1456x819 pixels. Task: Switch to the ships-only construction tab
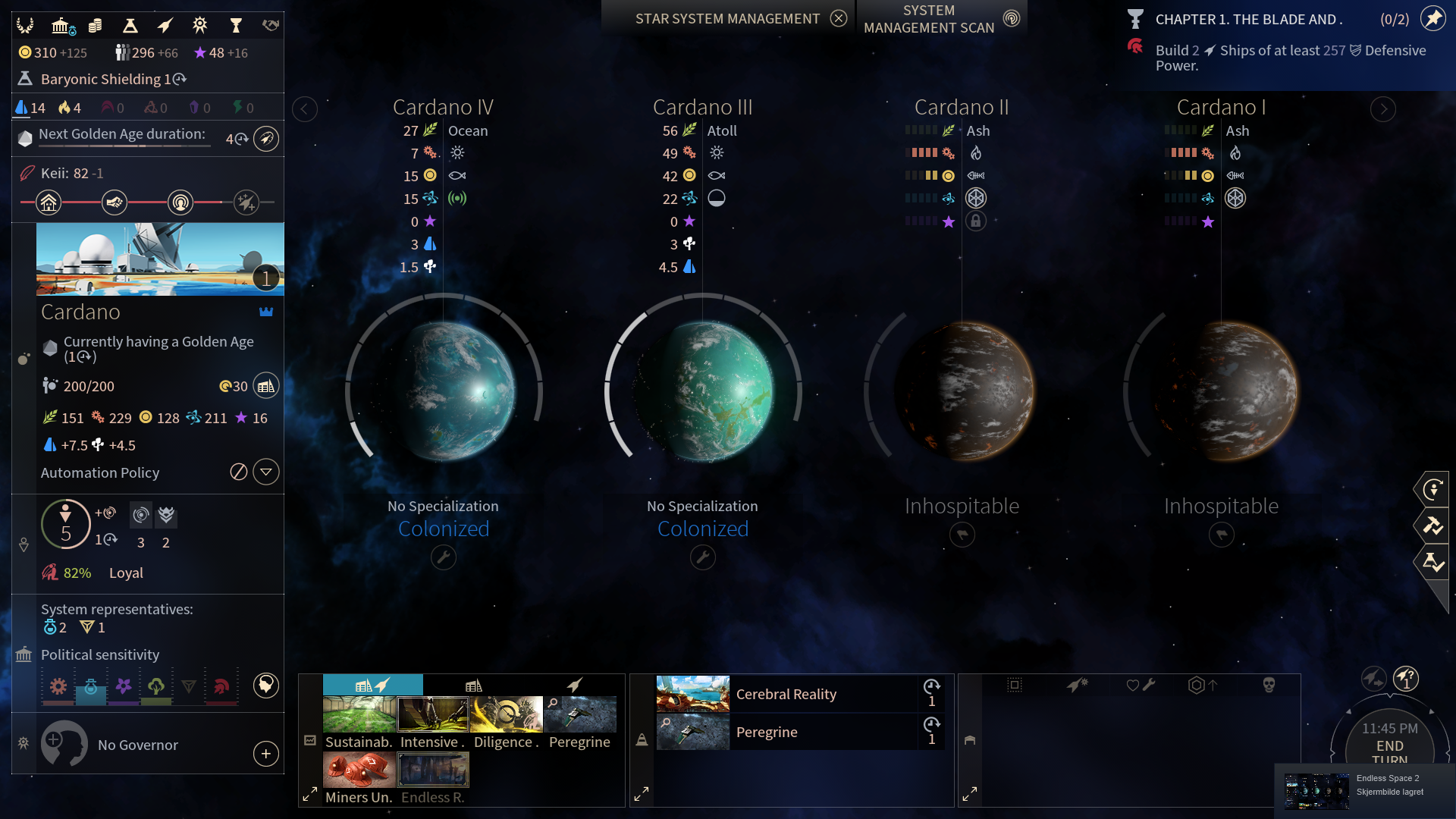click(575, 685)
